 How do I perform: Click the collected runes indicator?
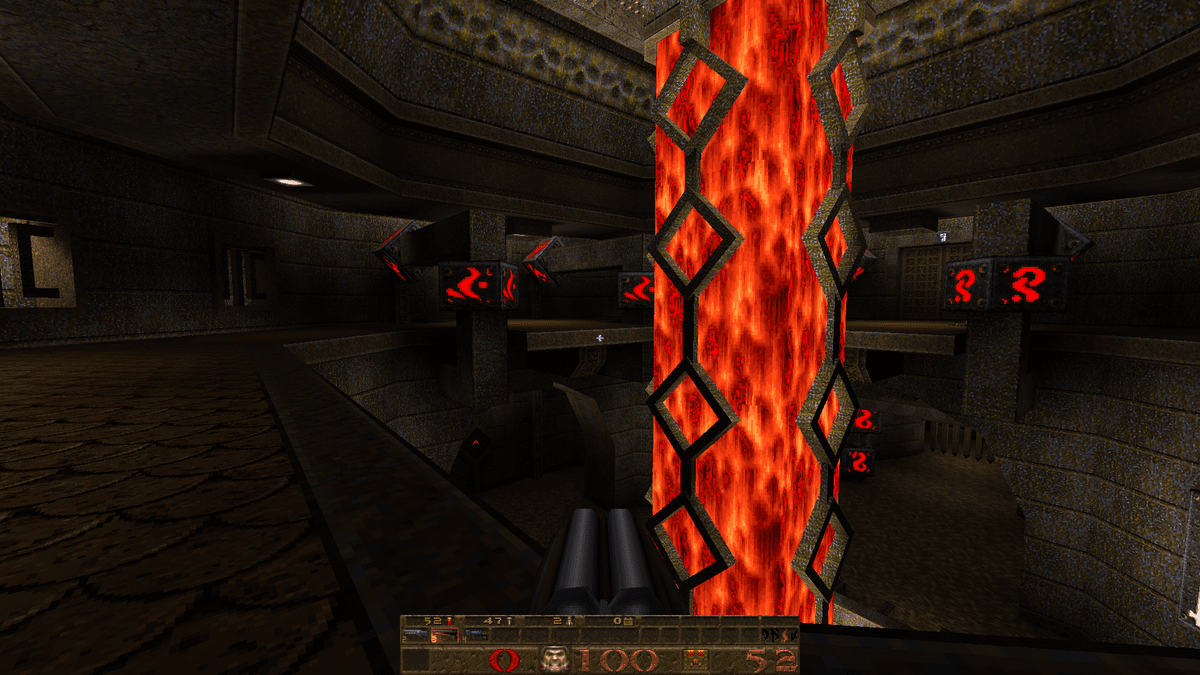click(779, 635)
